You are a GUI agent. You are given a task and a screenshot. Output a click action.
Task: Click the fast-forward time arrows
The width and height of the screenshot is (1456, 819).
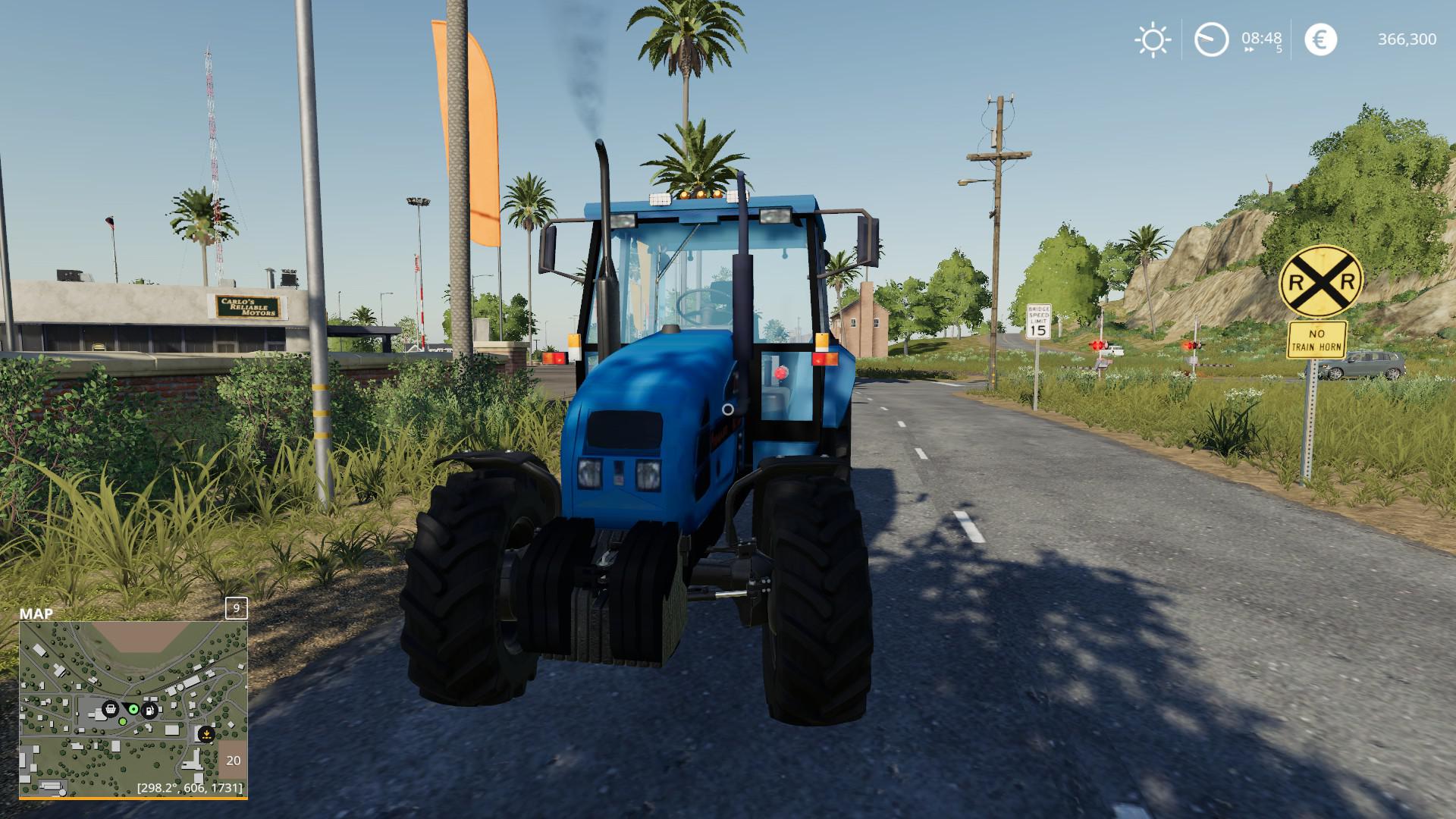pyautogui.click(x=1249, y=50)
